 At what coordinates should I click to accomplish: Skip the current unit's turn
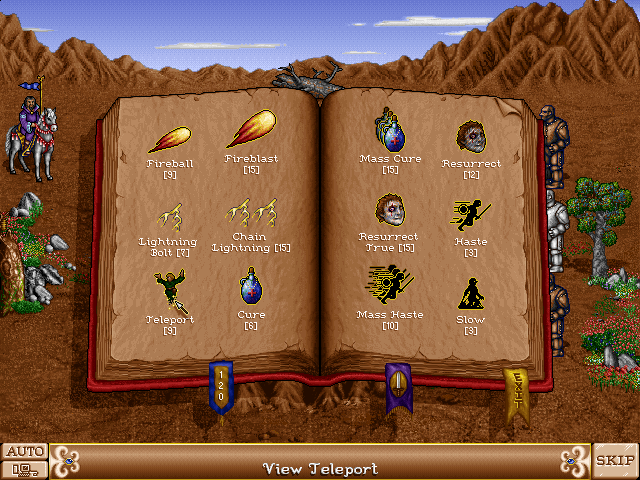point(615,460)
